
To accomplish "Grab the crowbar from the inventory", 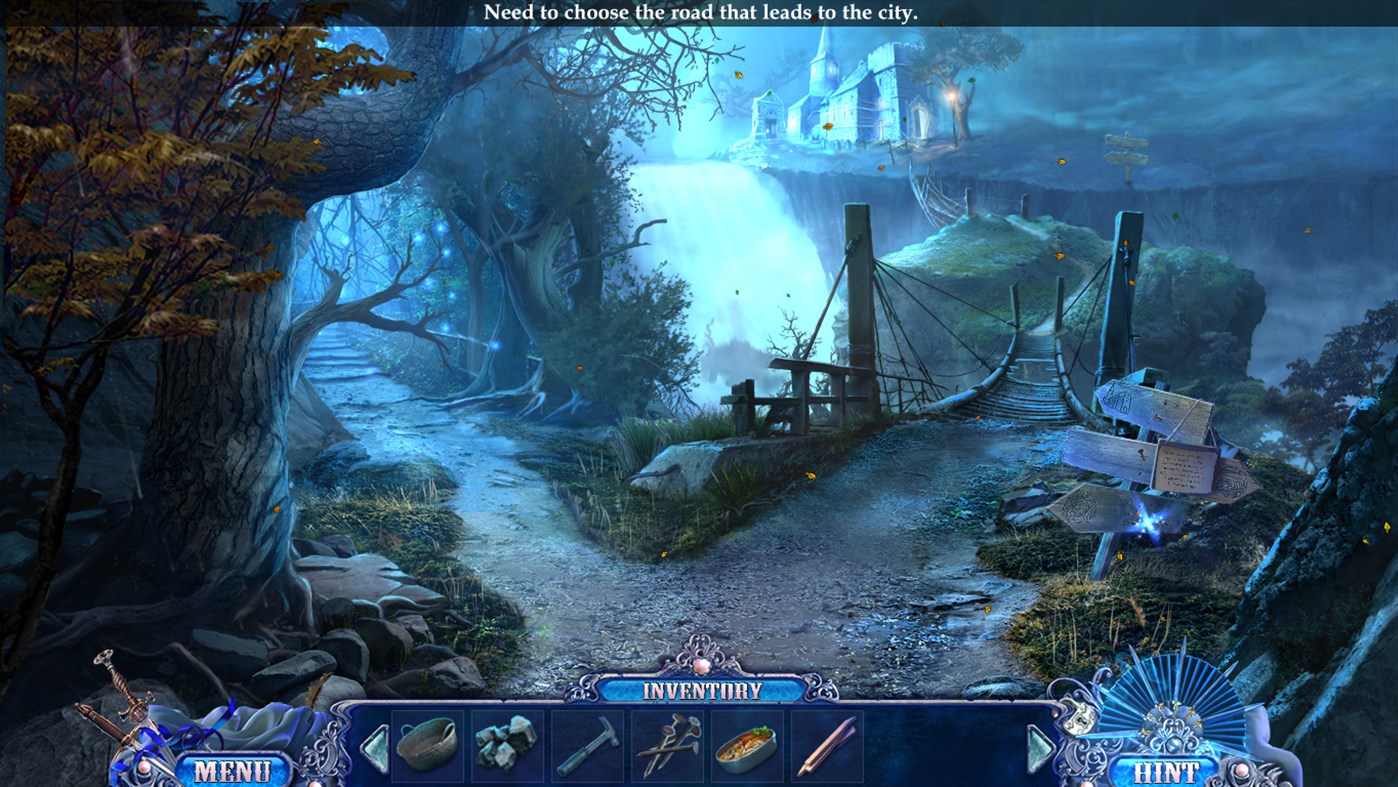I will coord(829,749).
